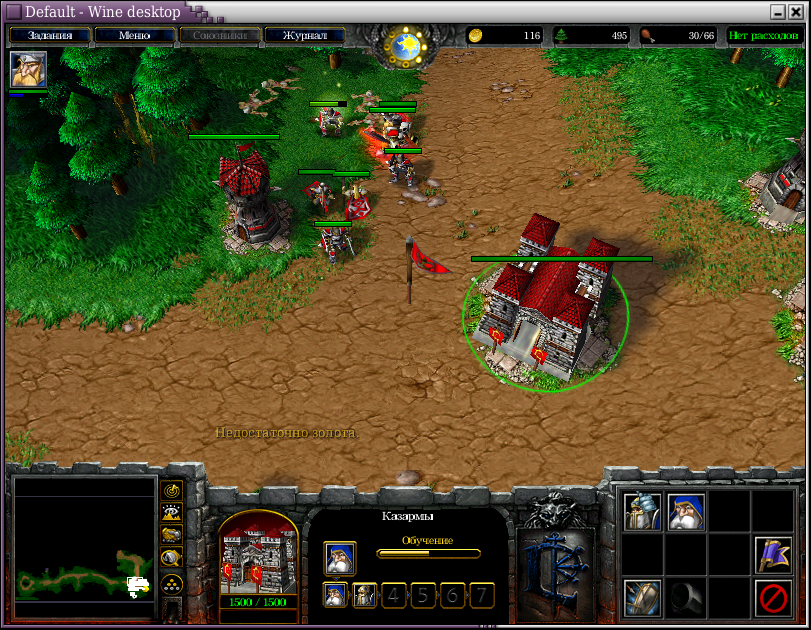This screenshot has height=630, width=811.
Task: Open the Журнал log
Action: pyautogui.click(x=304, y=36)
